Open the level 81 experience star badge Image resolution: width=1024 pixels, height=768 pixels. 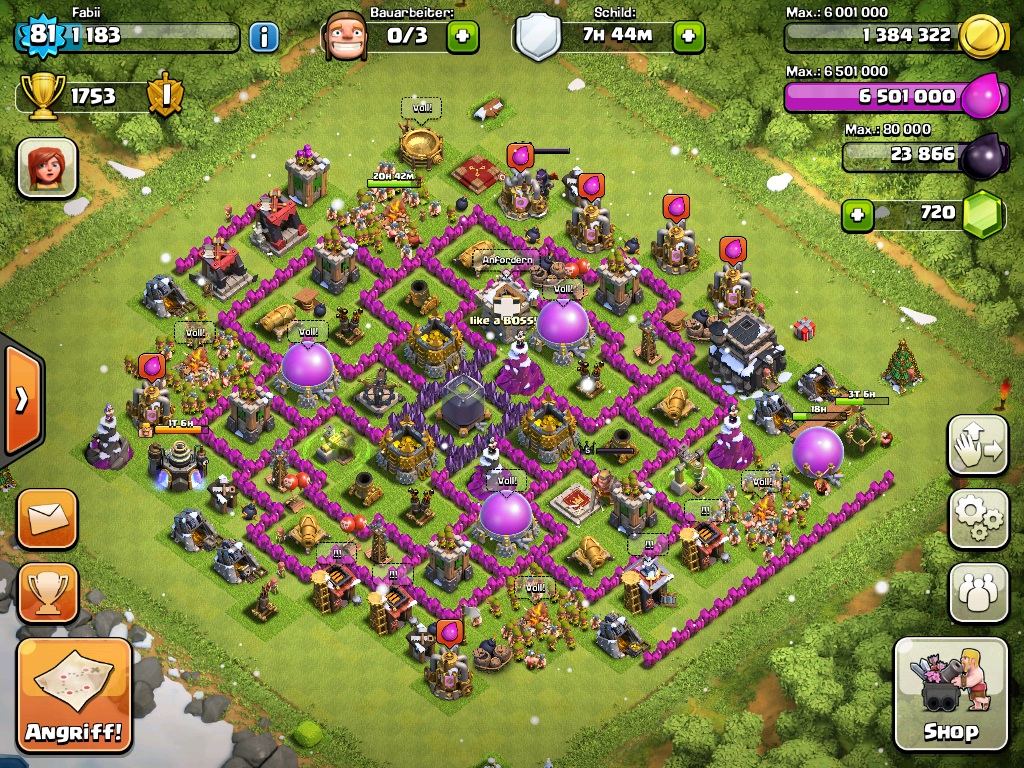point(41,35)
